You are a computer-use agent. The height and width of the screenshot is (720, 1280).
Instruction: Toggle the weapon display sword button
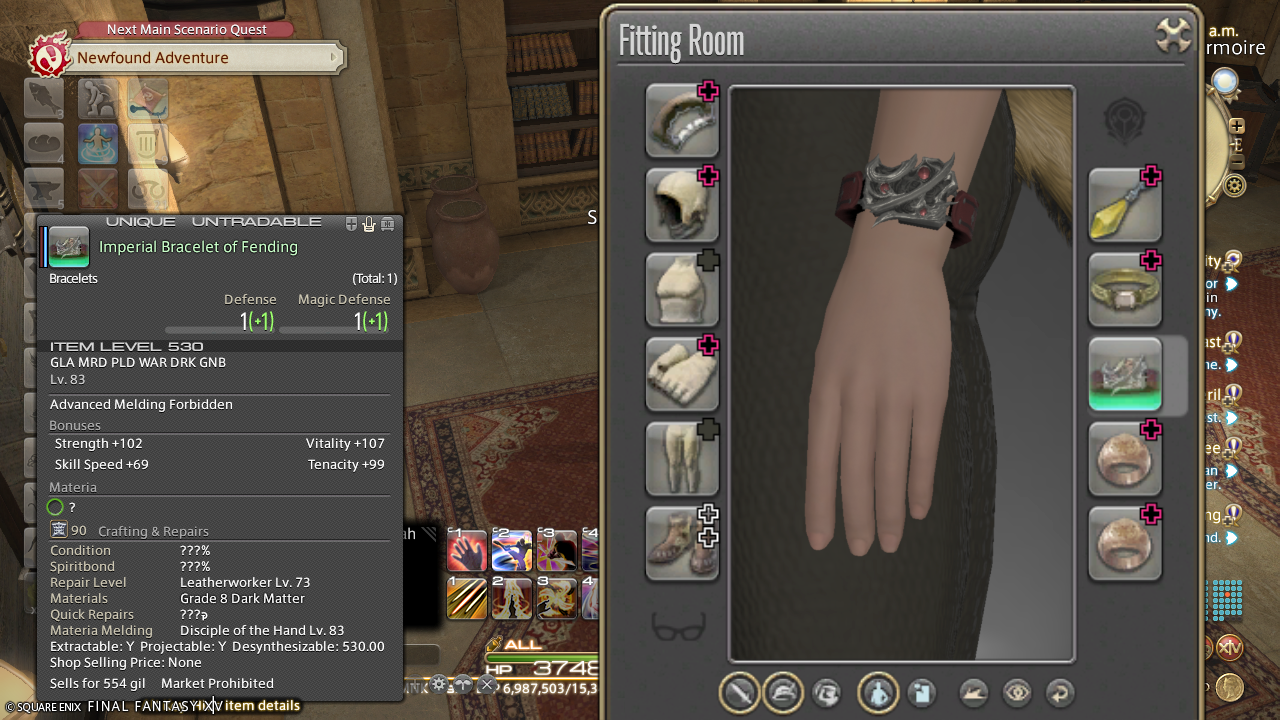740,693
